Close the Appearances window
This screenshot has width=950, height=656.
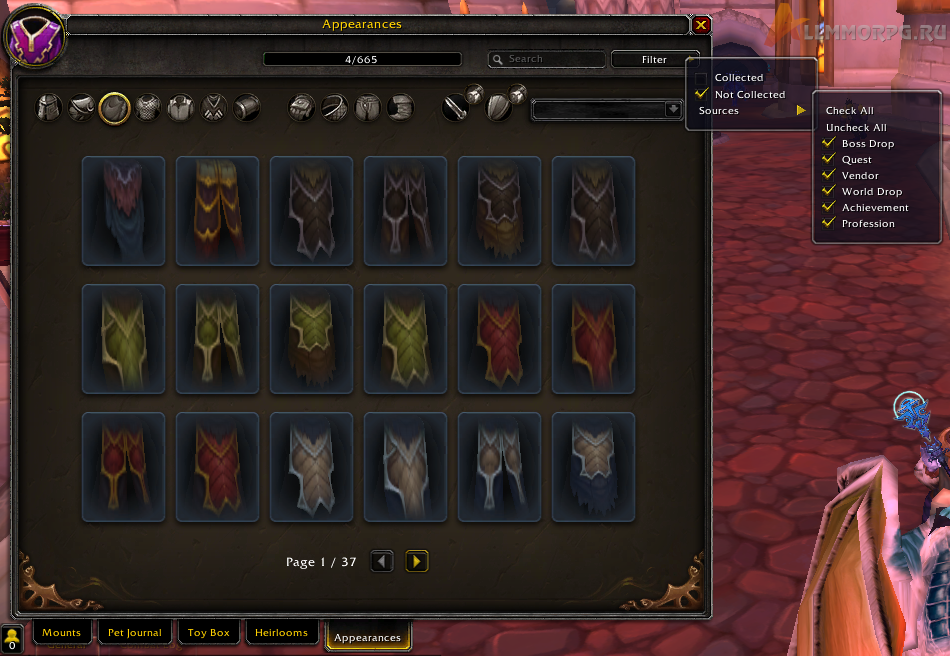pos(701,25)
